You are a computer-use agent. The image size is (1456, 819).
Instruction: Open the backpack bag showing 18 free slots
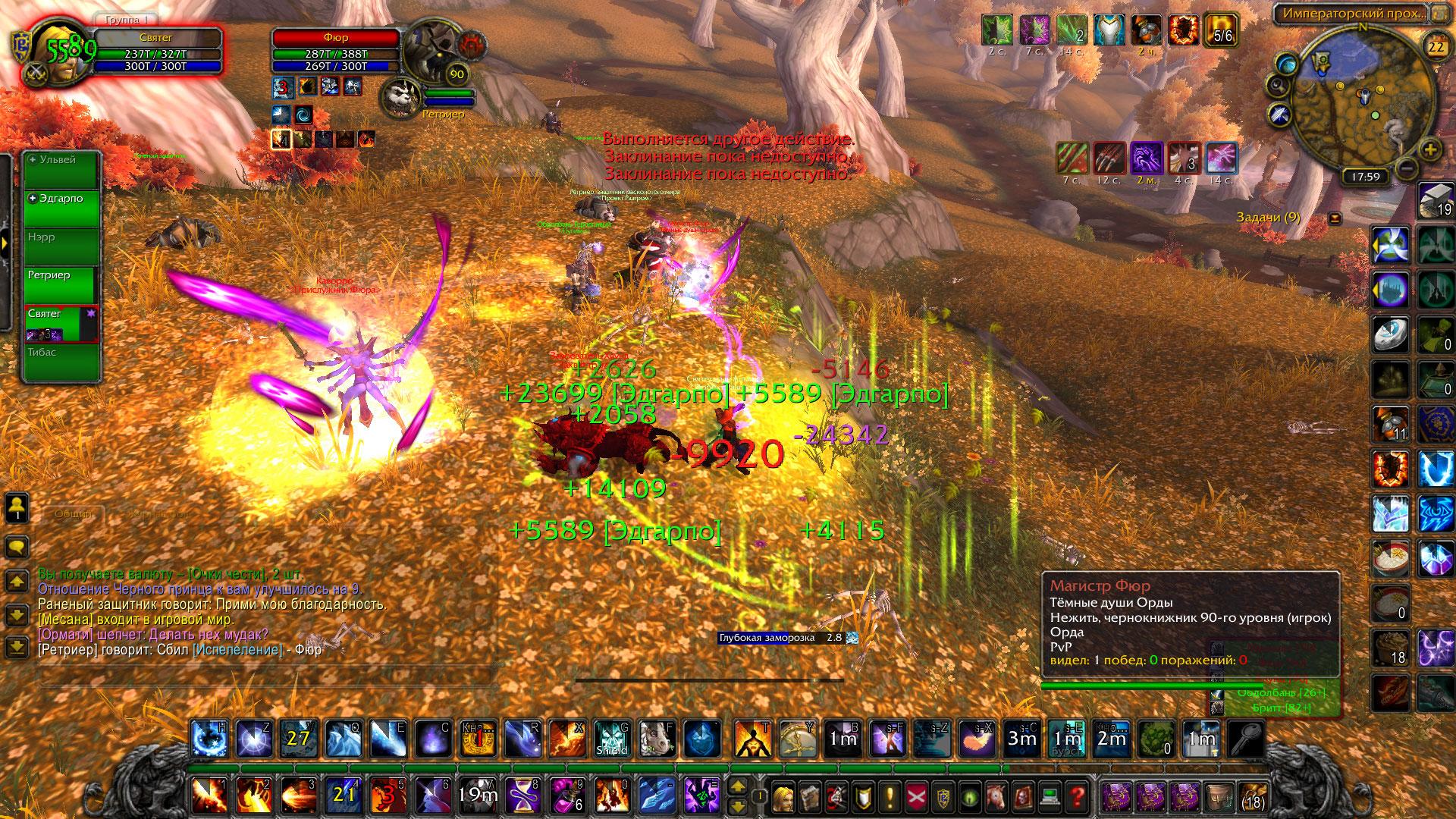tap(1254, 796)
